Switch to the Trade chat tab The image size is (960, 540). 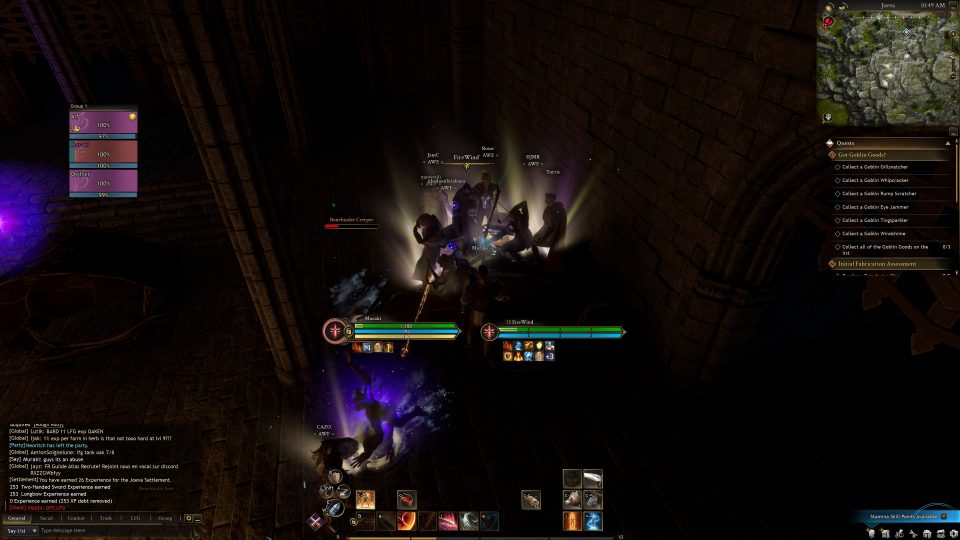(x=106, y=518)
